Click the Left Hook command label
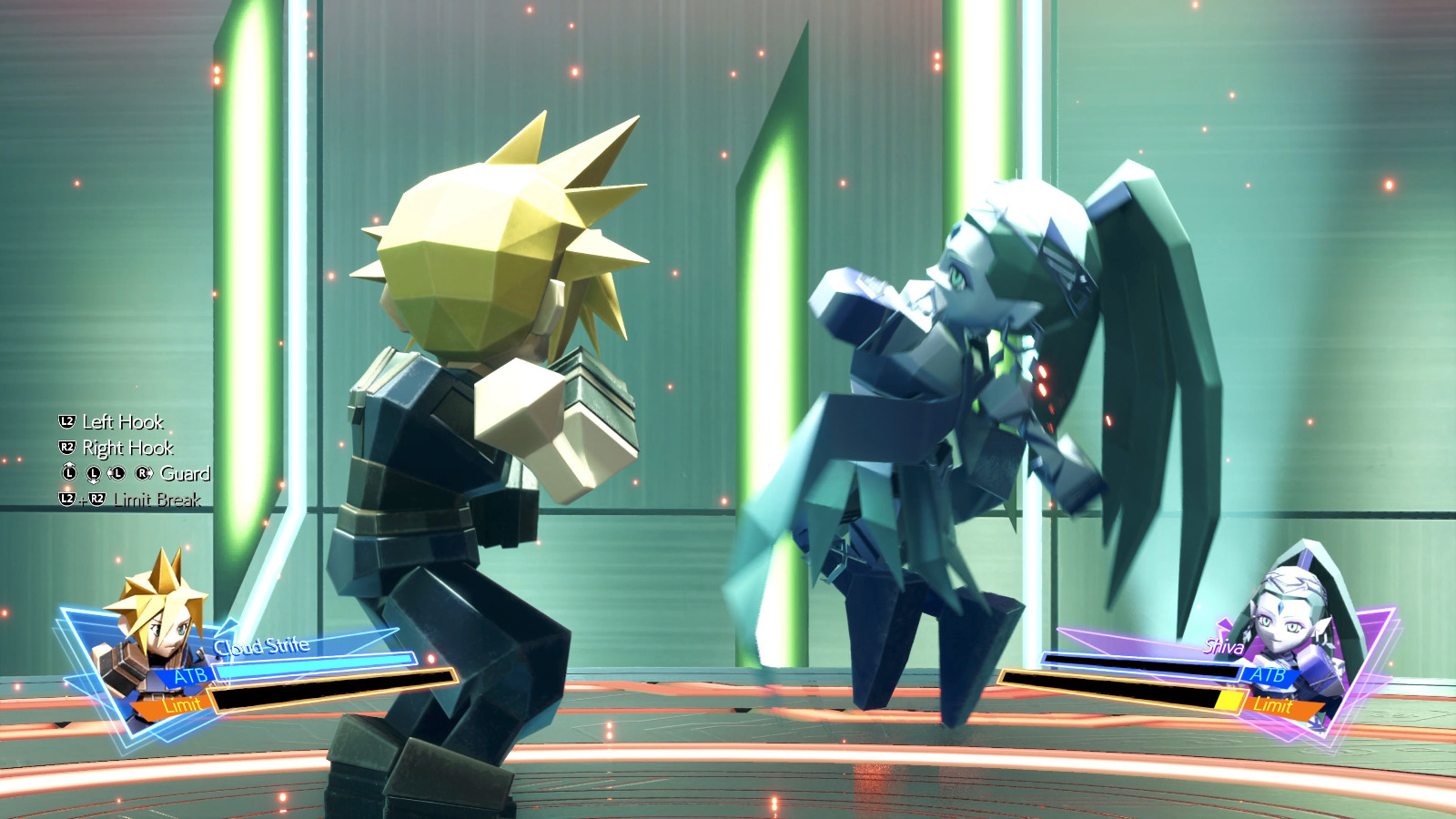The height and width of the screenshot is (819, 1456). tap(123, 422)
